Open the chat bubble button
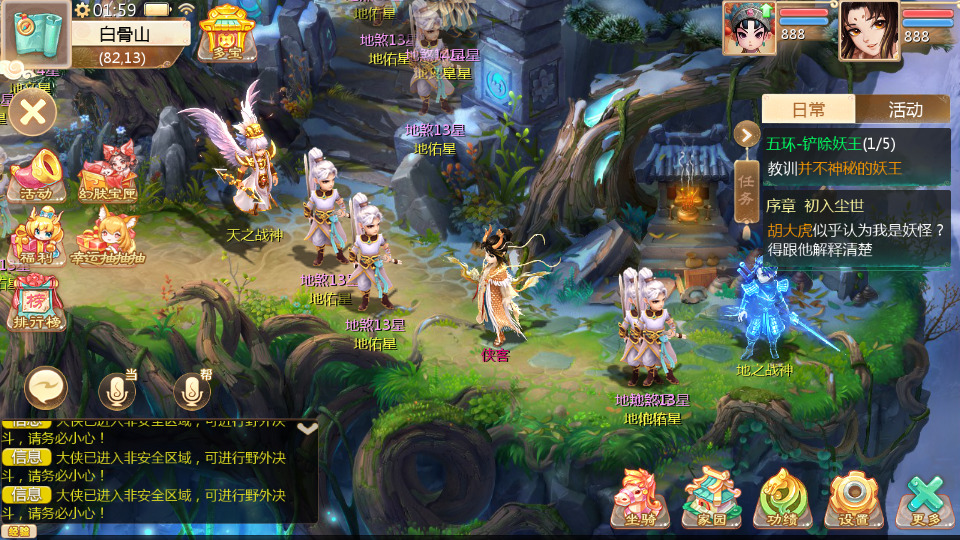 [x=46, y=387]
